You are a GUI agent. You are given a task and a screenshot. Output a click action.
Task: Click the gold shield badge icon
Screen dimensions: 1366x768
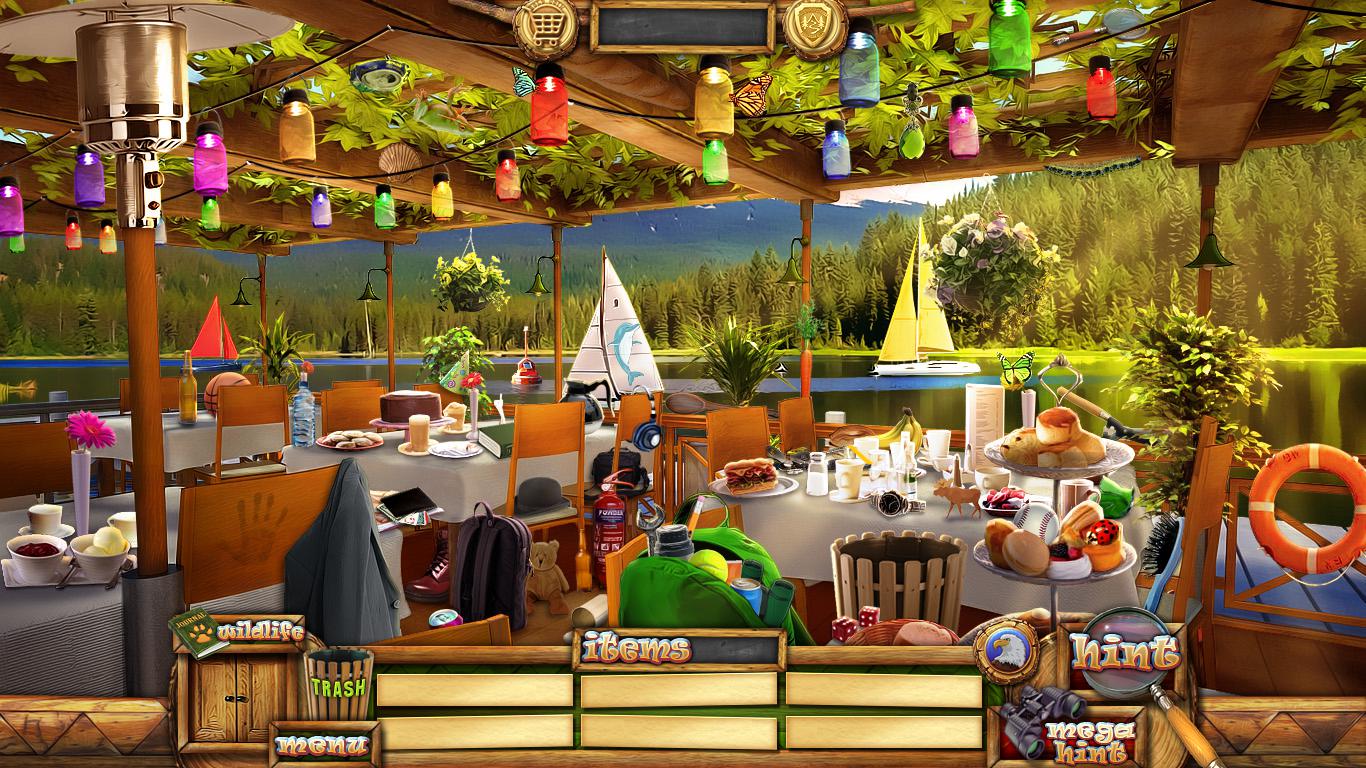(x=815, y=27)
